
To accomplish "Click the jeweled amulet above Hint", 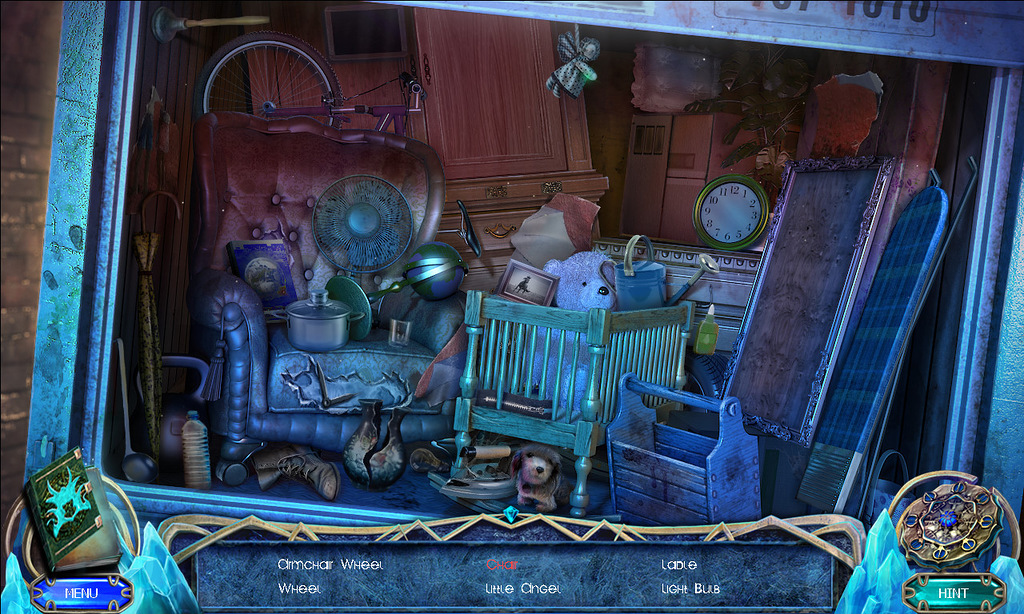I will click(x=948, y=522).
